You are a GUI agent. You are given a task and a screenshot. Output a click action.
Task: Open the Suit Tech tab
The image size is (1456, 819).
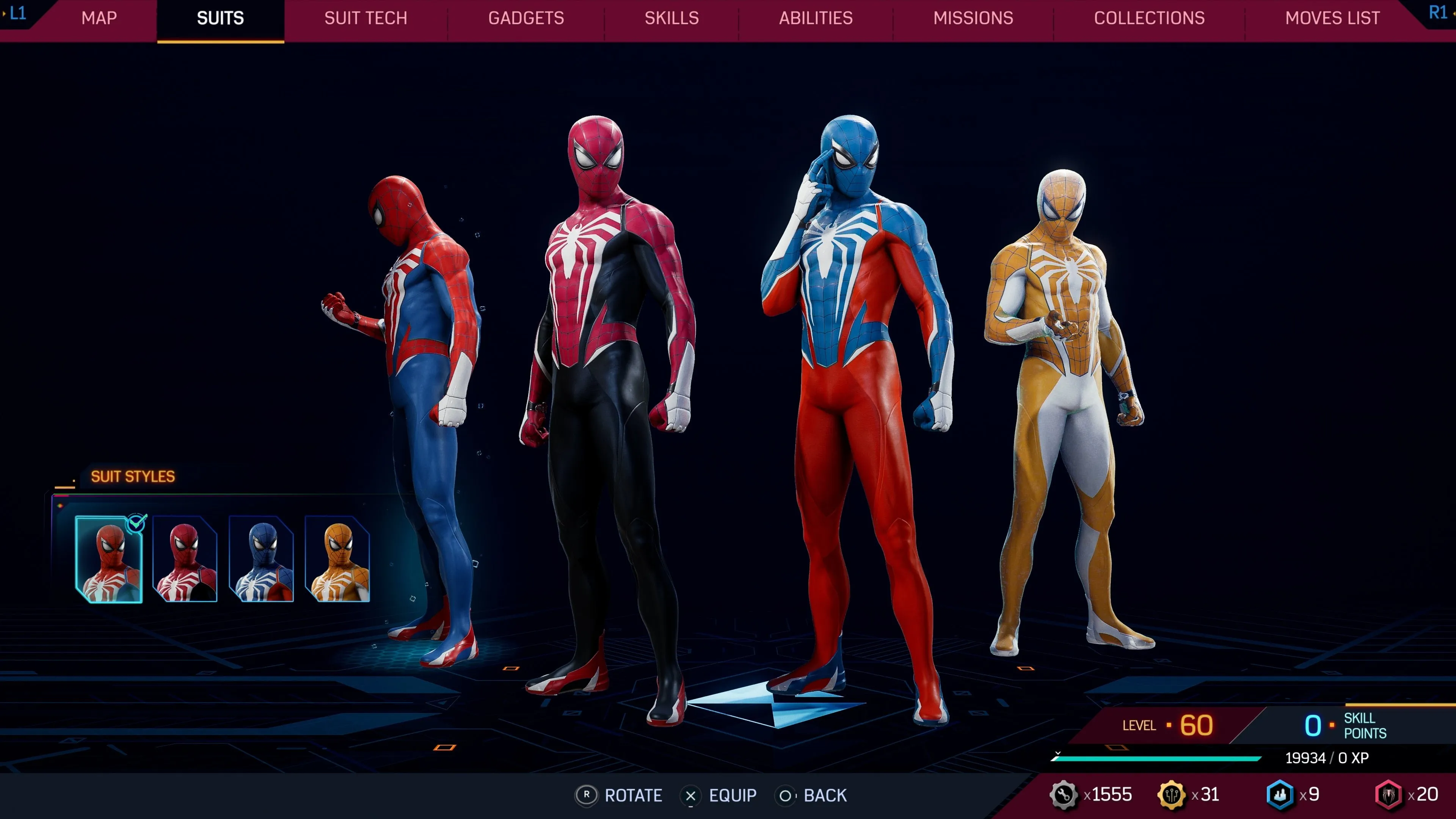pyautogui.click(x=366, y=19)
